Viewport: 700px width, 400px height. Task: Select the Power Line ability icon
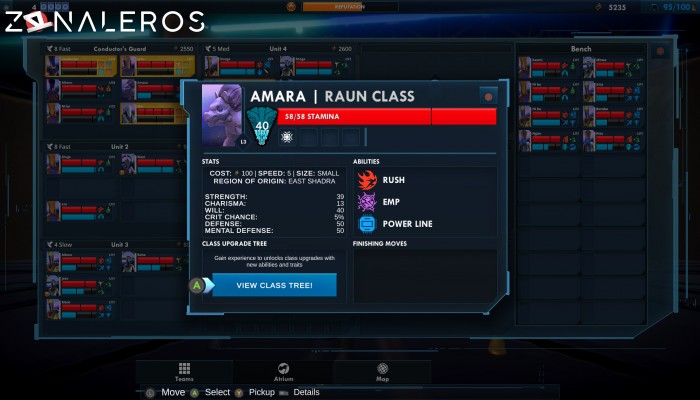click(x=367, y=224)
